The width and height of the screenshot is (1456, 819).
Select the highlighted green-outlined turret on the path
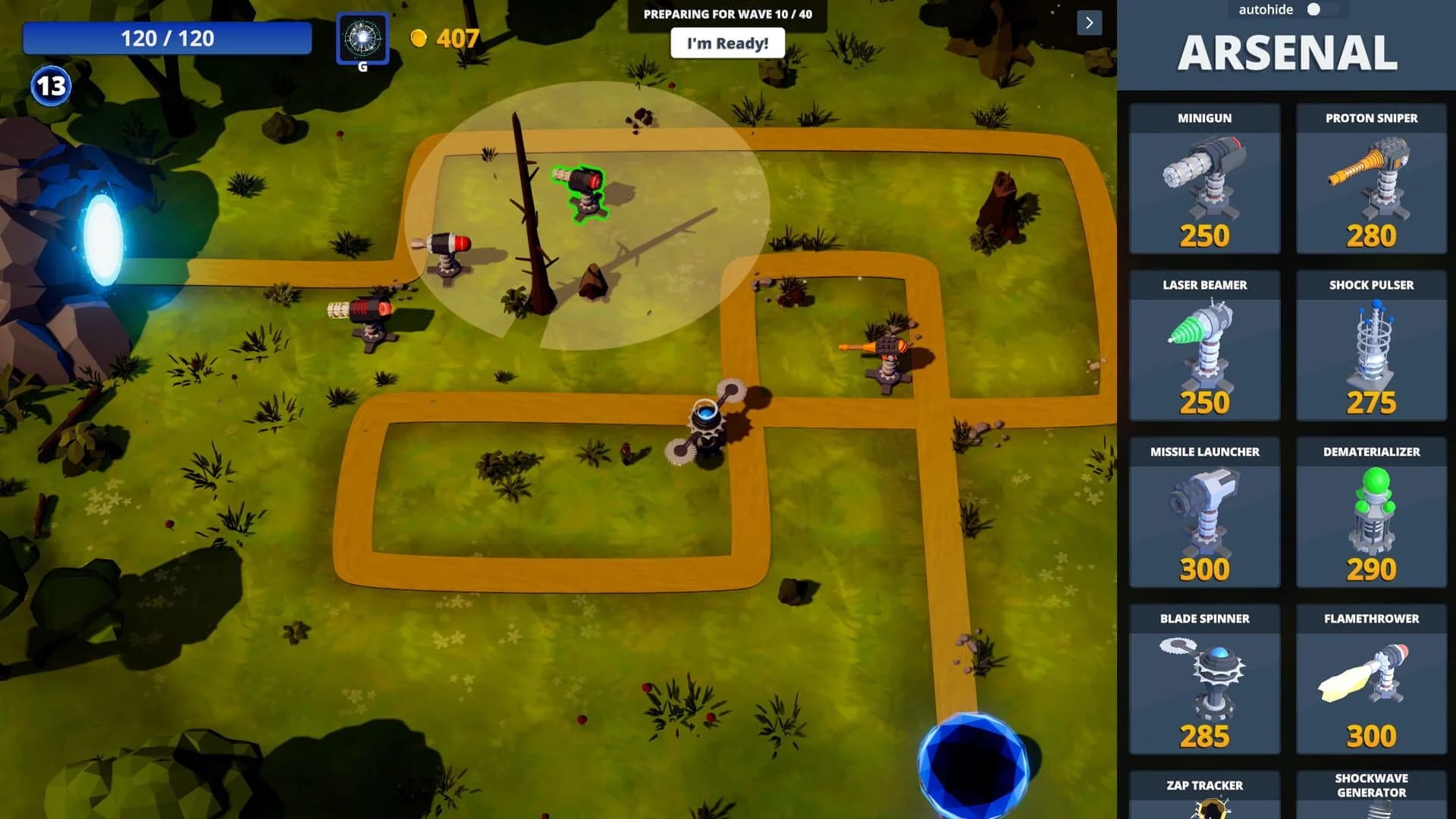(x=584, y=190)
